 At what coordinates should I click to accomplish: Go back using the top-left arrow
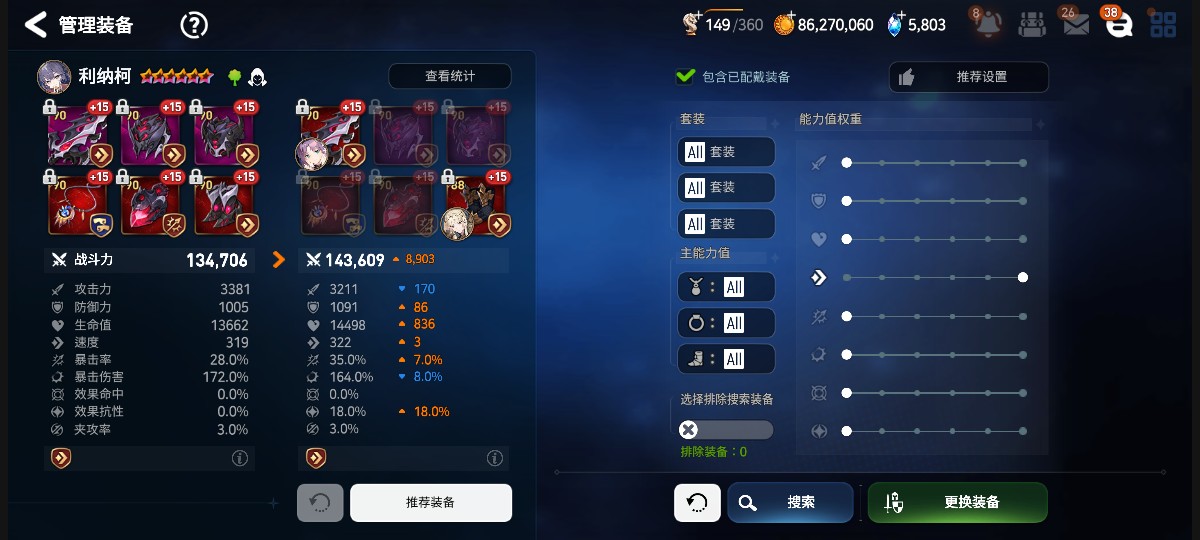tap(35, 25)
